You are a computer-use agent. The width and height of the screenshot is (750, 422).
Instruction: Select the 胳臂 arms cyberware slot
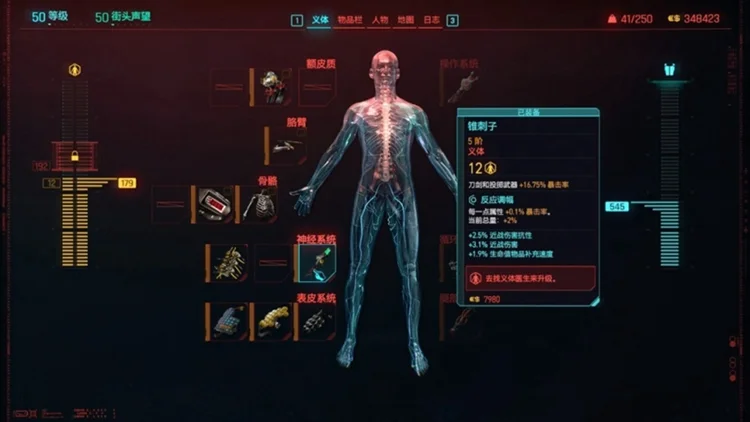pyautogui.click(x=285, y=146)
